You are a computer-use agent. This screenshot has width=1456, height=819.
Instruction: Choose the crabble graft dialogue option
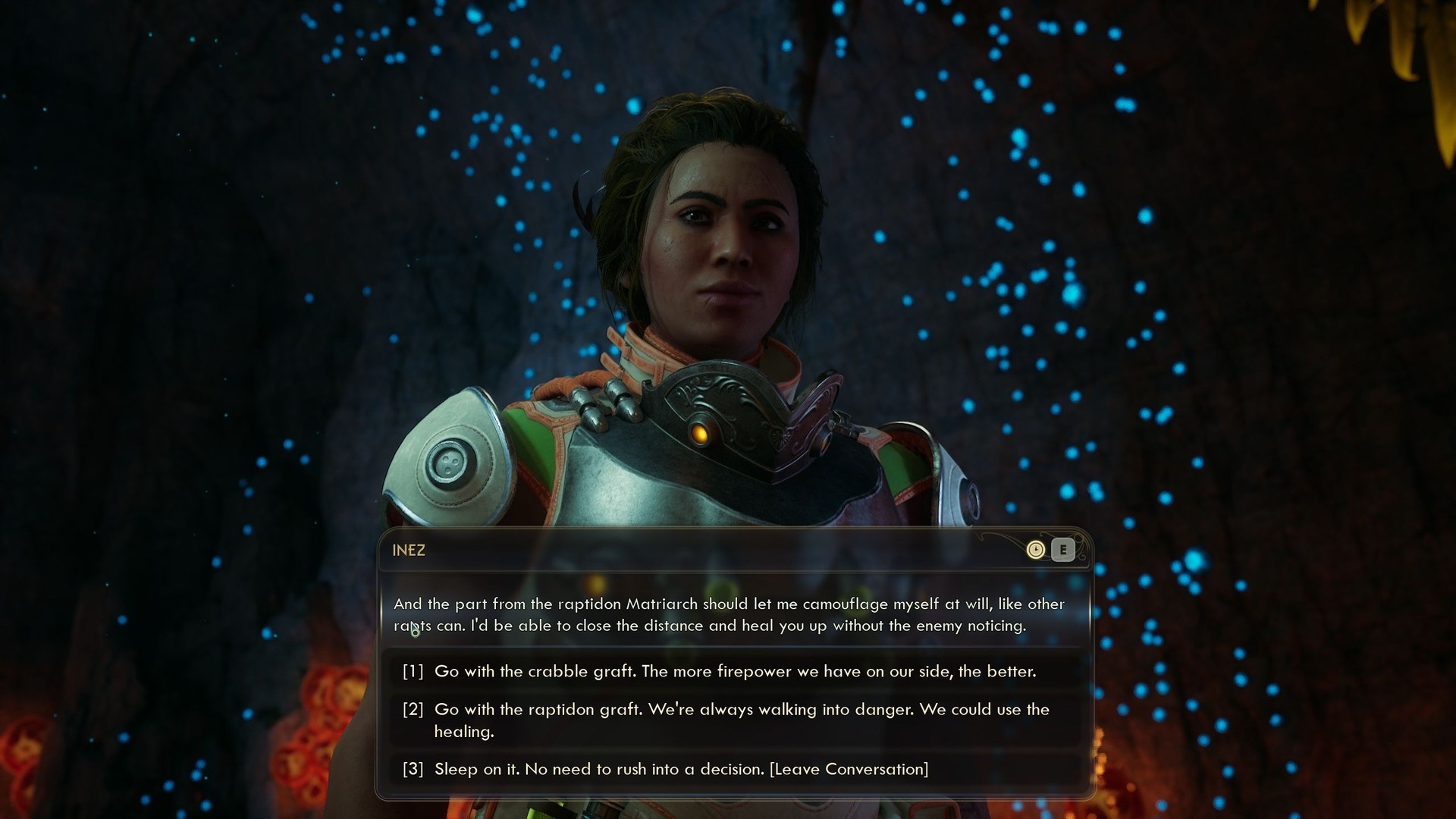tap(734, 671)
